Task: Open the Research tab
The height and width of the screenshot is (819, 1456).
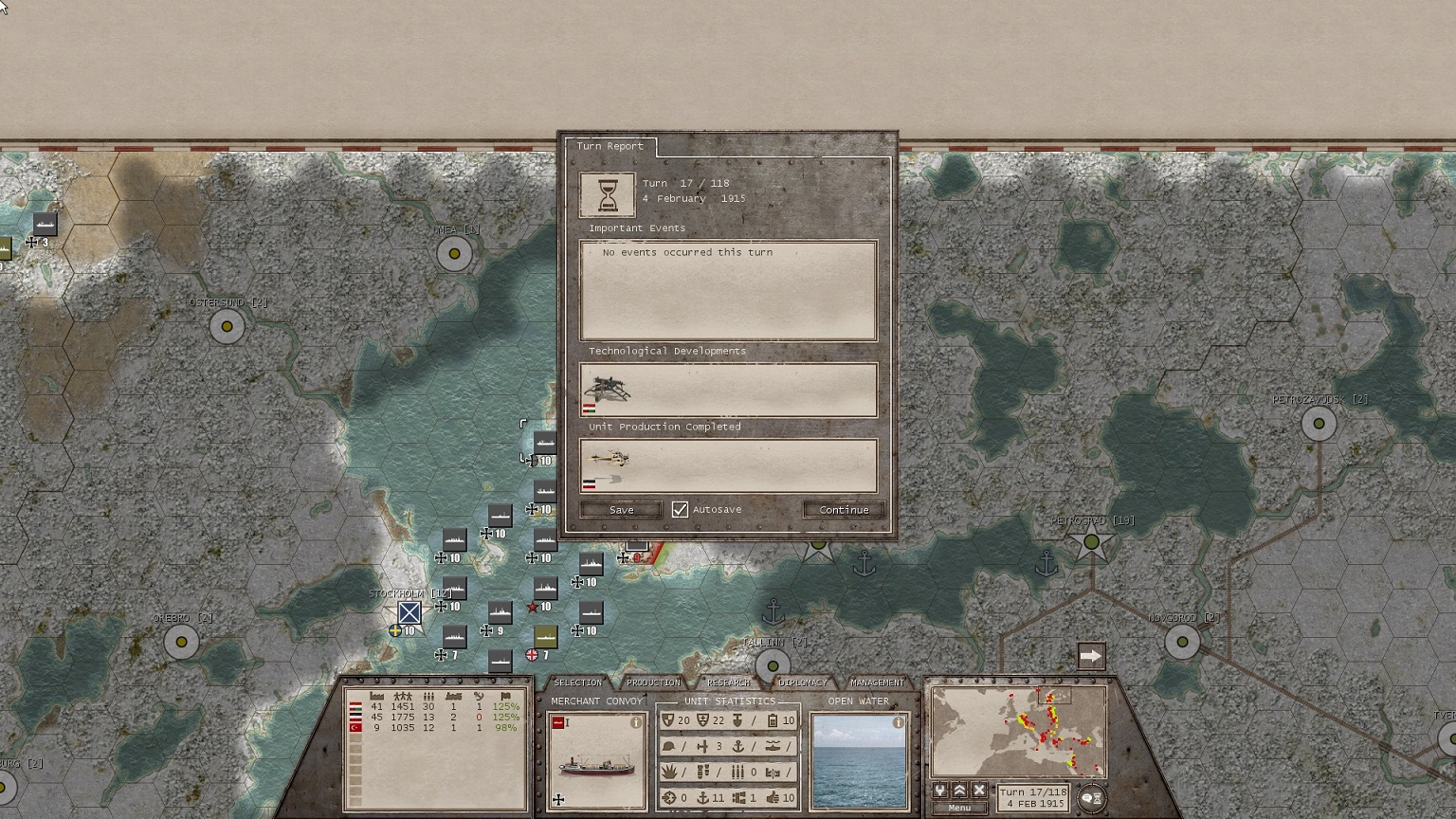Action: pos(728,682)
